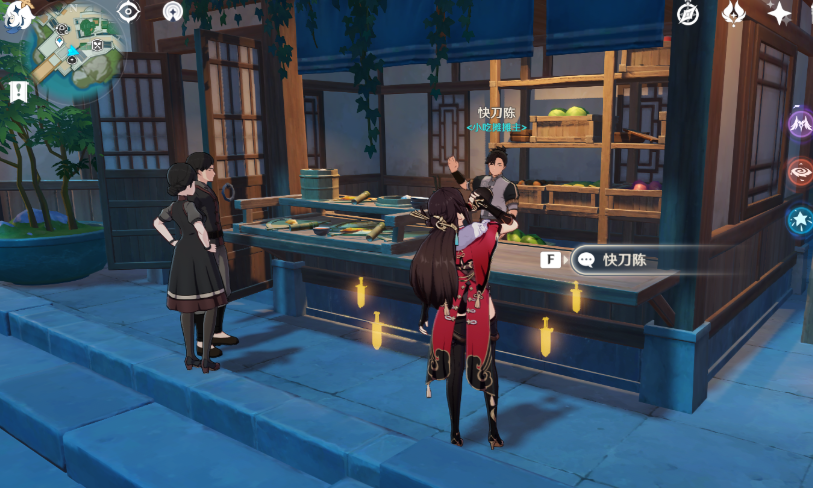Screen dimensions: 813x488
Task: Open the compass icon in top bar
Action: pyautogui.click(x=688, y=13)
